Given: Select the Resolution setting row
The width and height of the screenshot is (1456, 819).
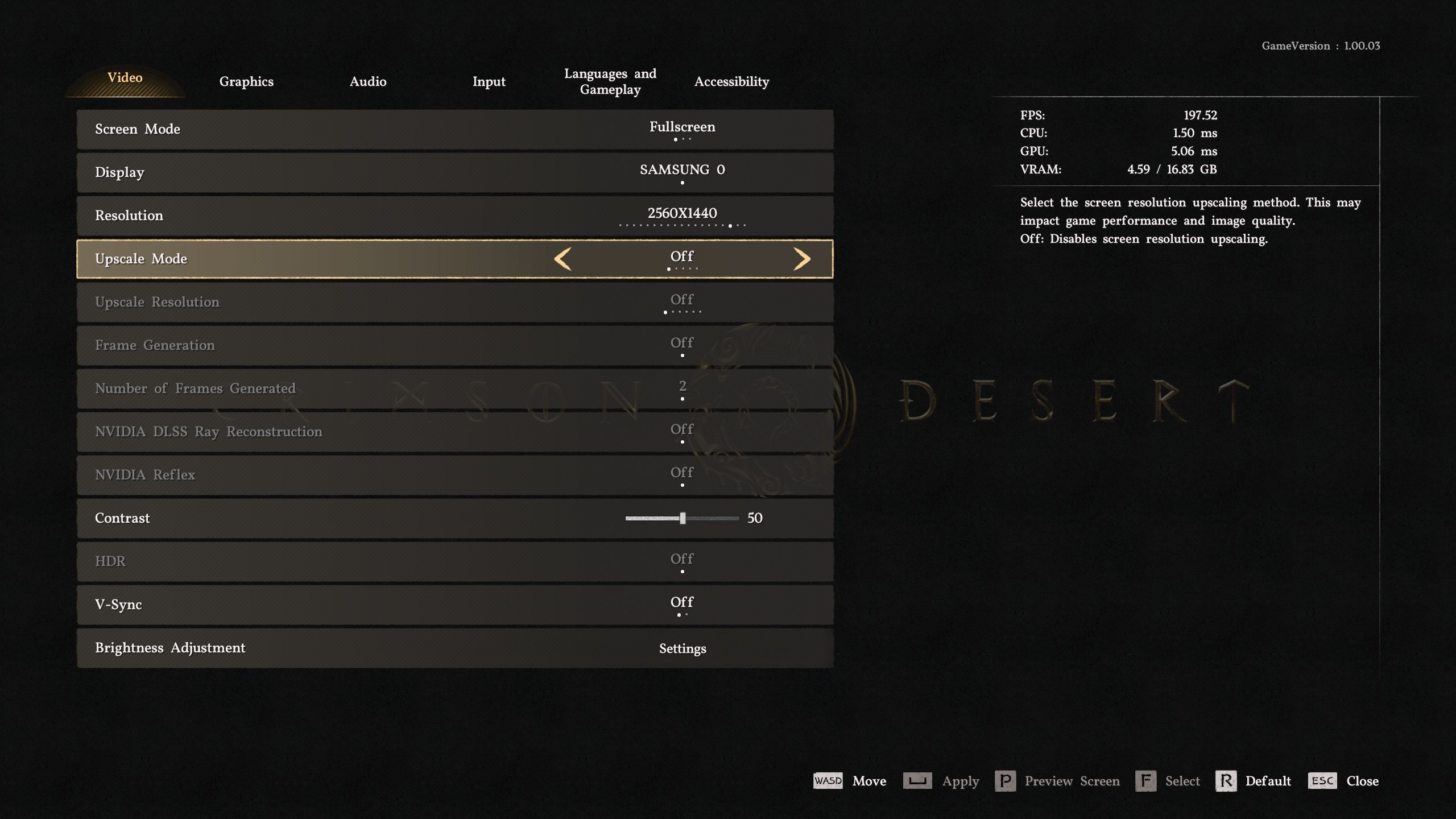Looking at the screenshot, I should pyautogui.click(x=455, y=216).
